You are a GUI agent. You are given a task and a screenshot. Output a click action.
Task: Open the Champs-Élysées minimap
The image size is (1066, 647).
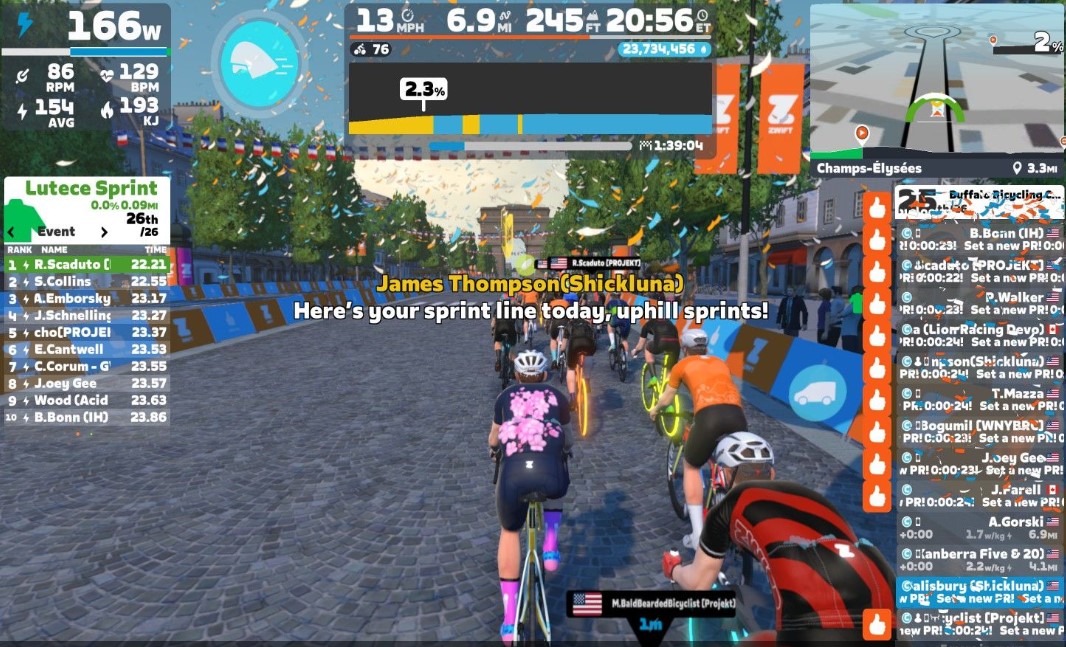click(935, 82)
